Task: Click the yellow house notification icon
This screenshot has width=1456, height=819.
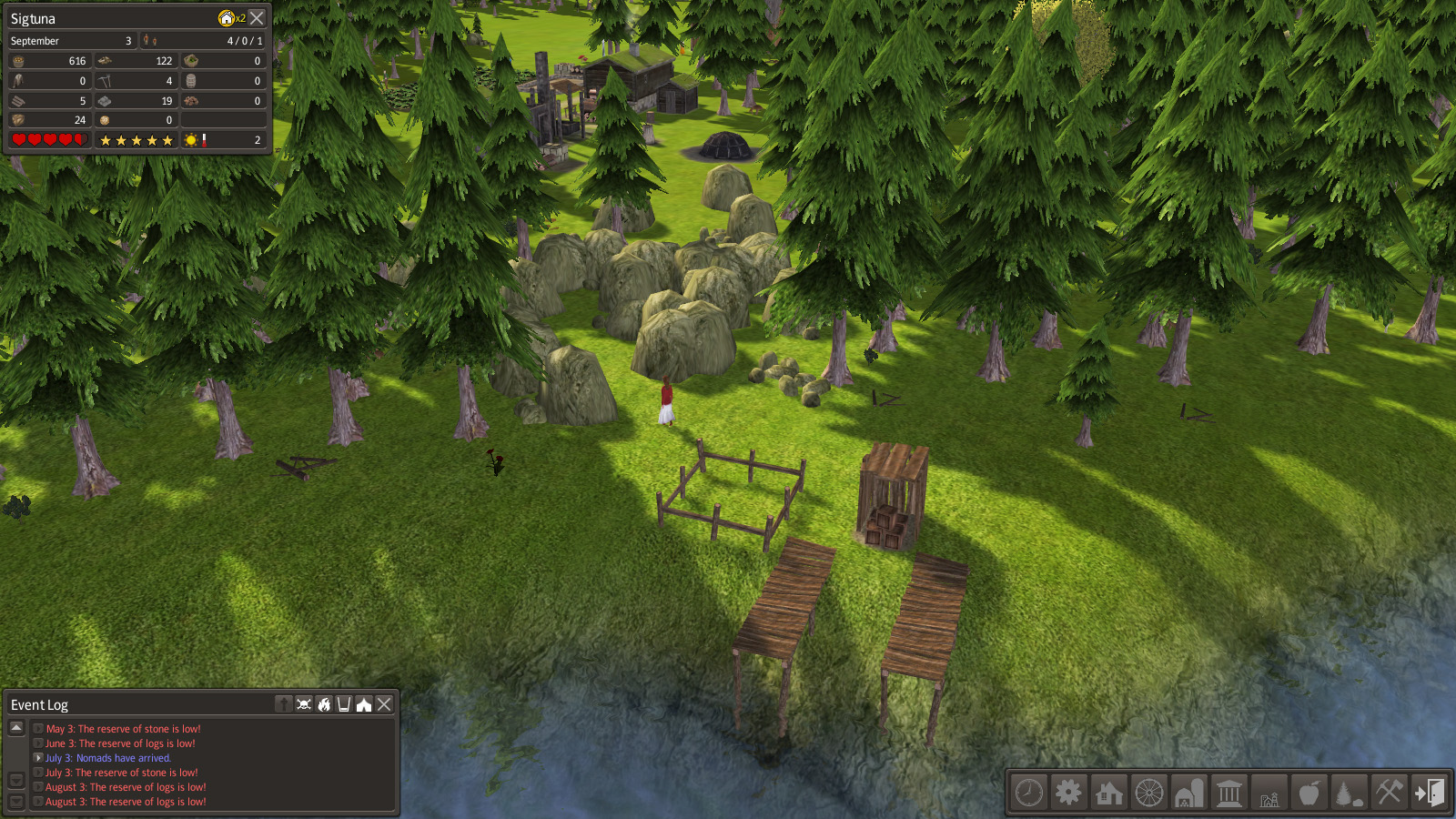Action: click(227, 18)
